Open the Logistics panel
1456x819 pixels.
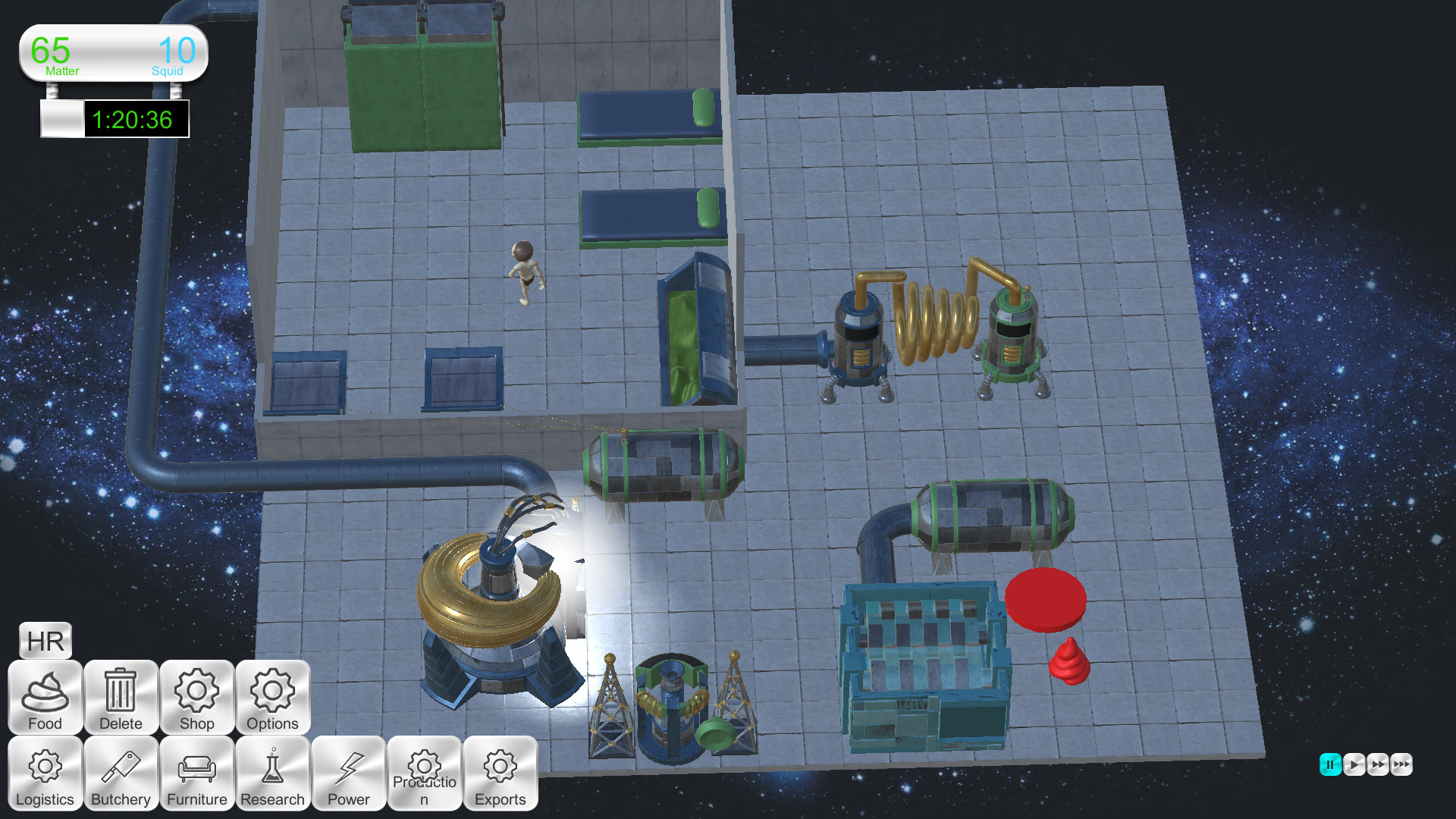point(45,773)
